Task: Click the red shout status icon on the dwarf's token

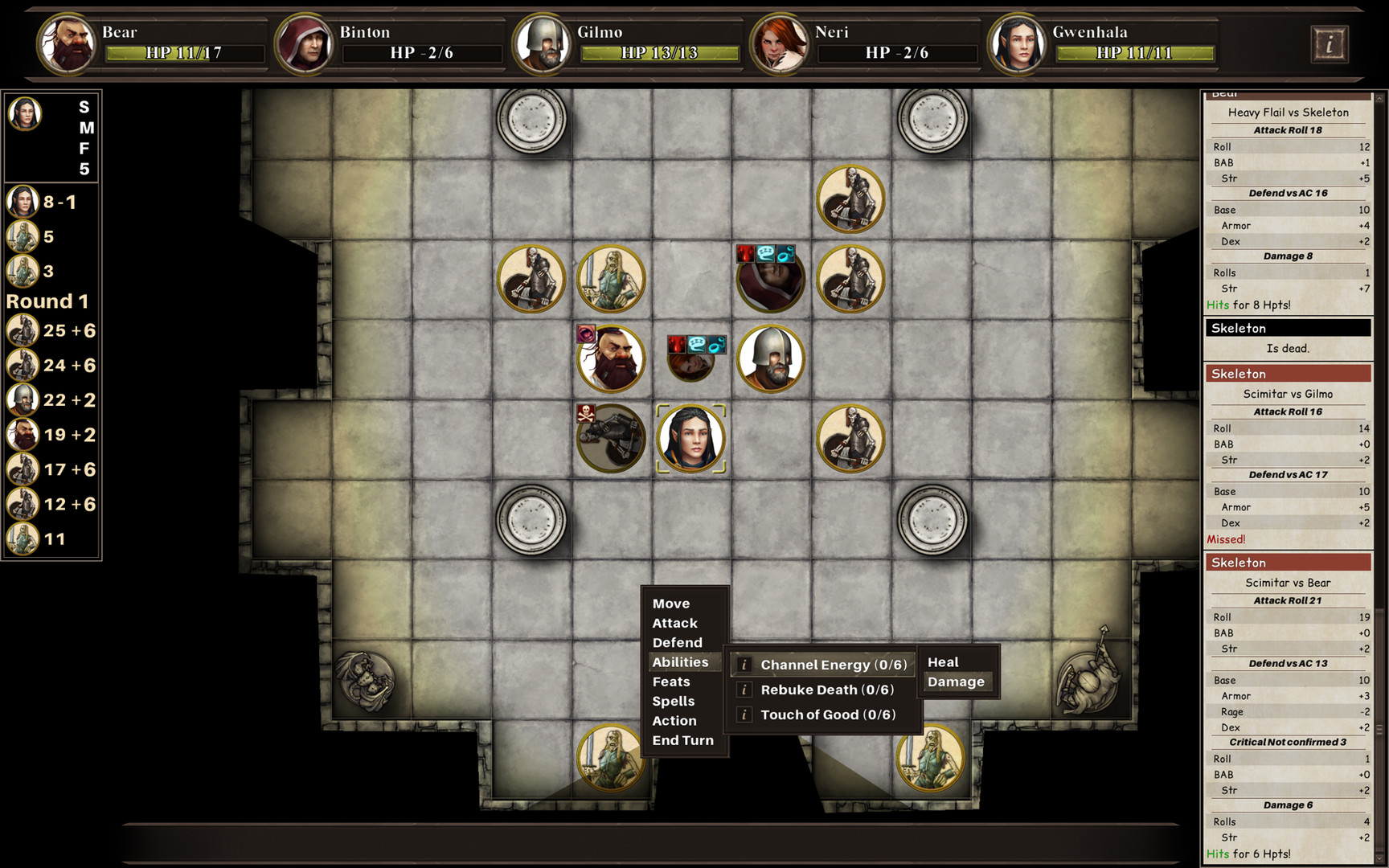Action: (x=584, y=334)
